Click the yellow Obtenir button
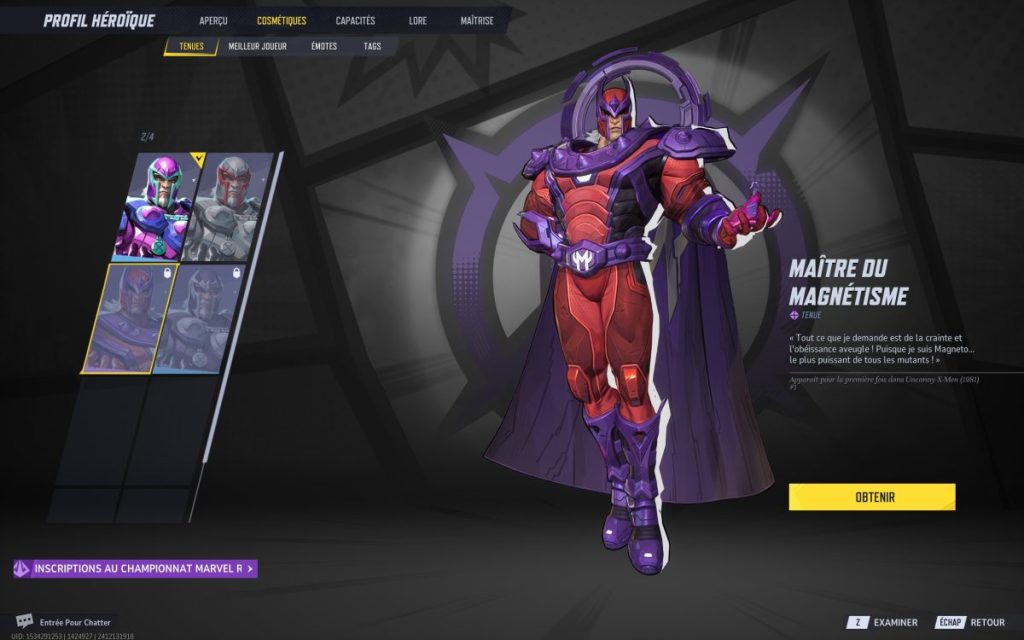This screenshot has width=1024, height=640. (872, 497)
